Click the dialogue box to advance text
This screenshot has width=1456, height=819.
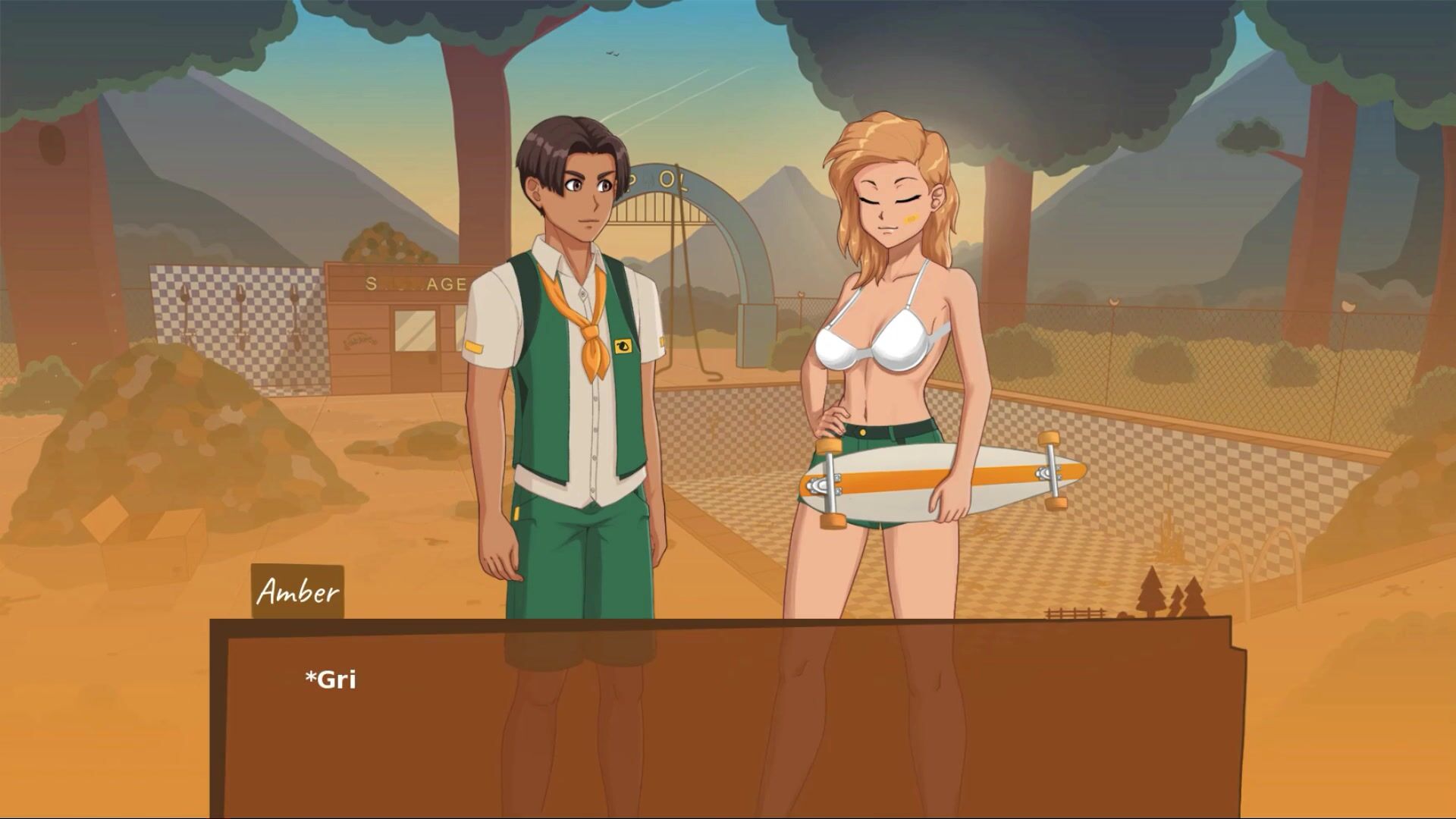[728, 720]
